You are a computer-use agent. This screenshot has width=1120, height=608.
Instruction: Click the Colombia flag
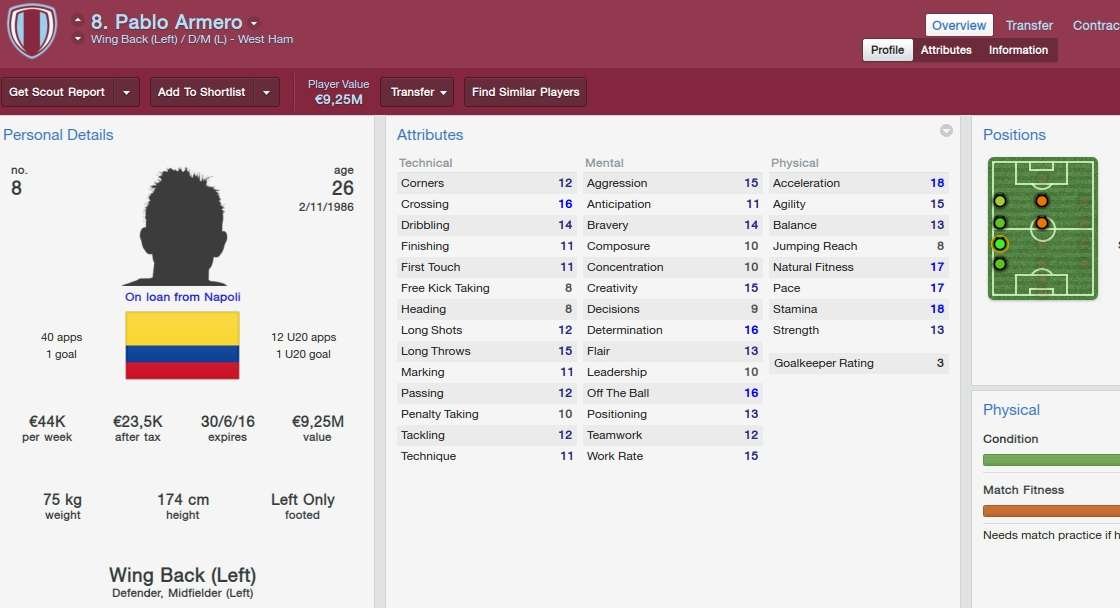point(182,345)
